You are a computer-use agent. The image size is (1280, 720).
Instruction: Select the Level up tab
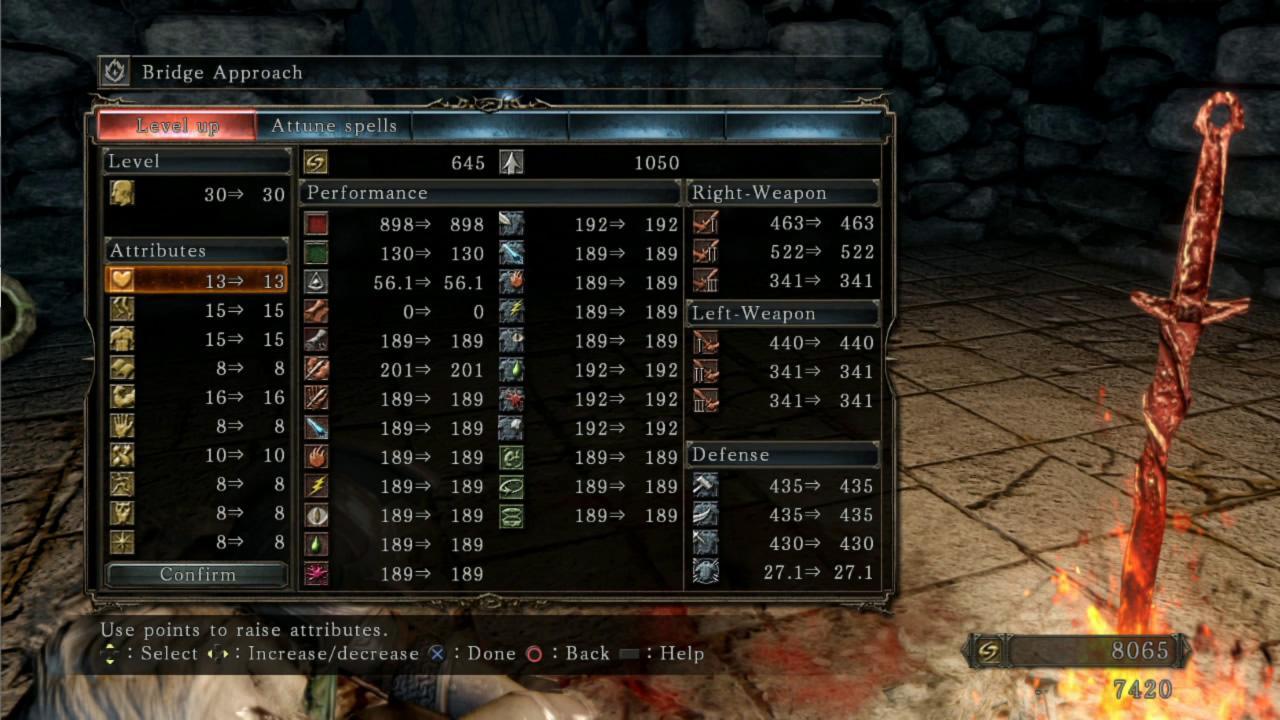[177, 126]
